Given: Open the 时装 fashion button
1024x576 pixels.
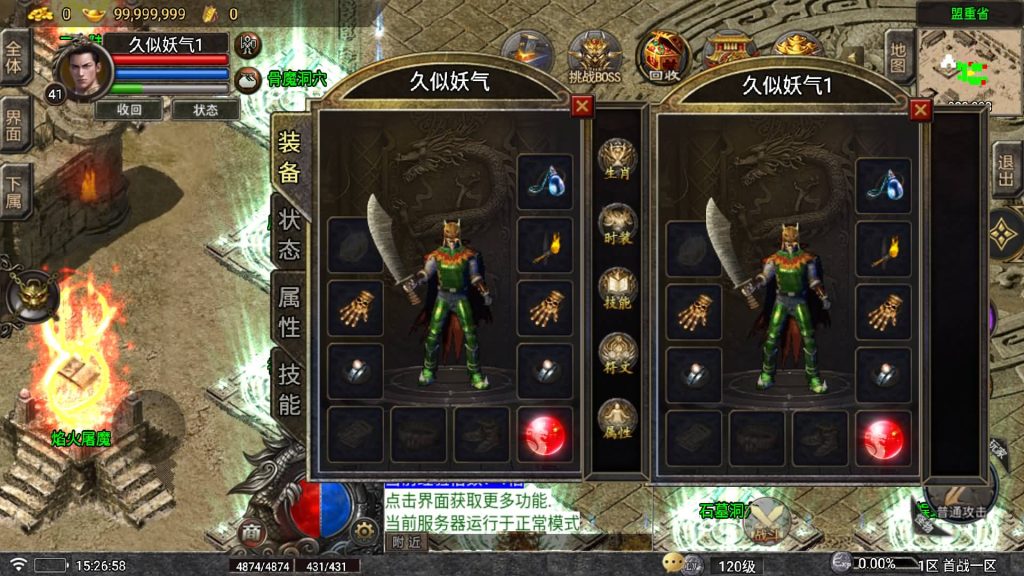Looking at the screenshot, I should point(617,224).
